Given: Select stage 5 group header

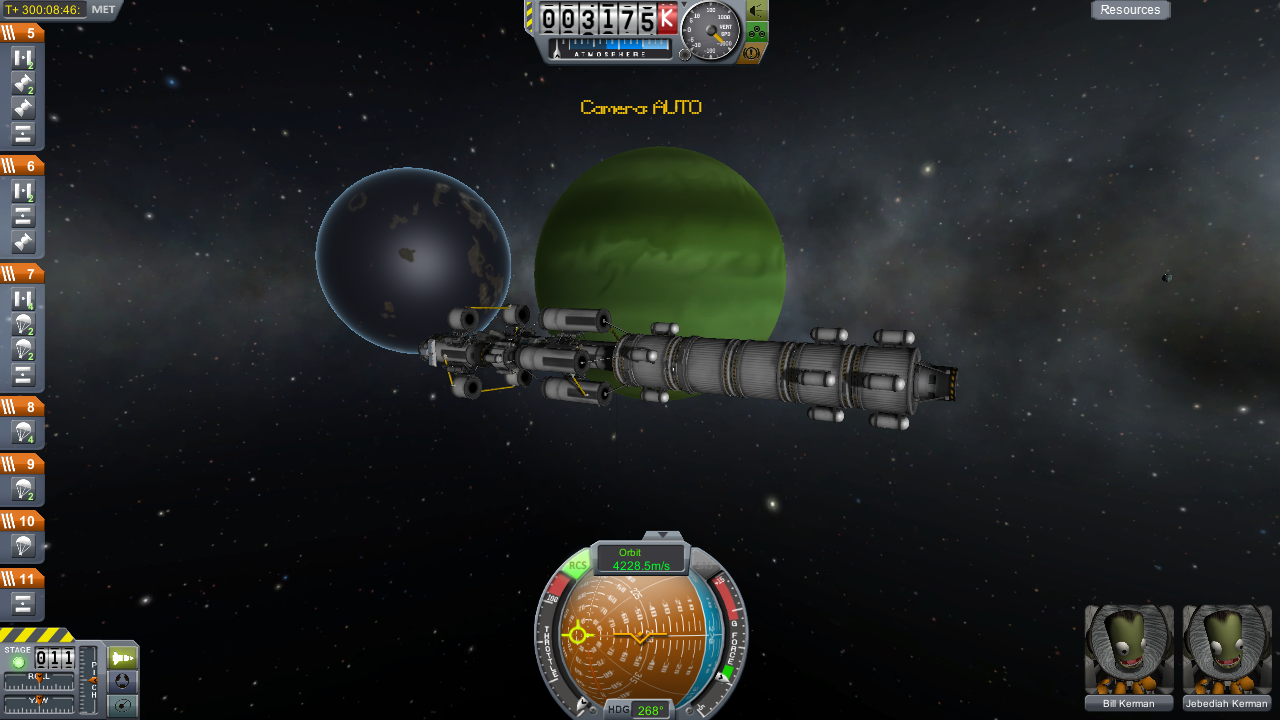Looking at the screenshot, I should [22, 33].
